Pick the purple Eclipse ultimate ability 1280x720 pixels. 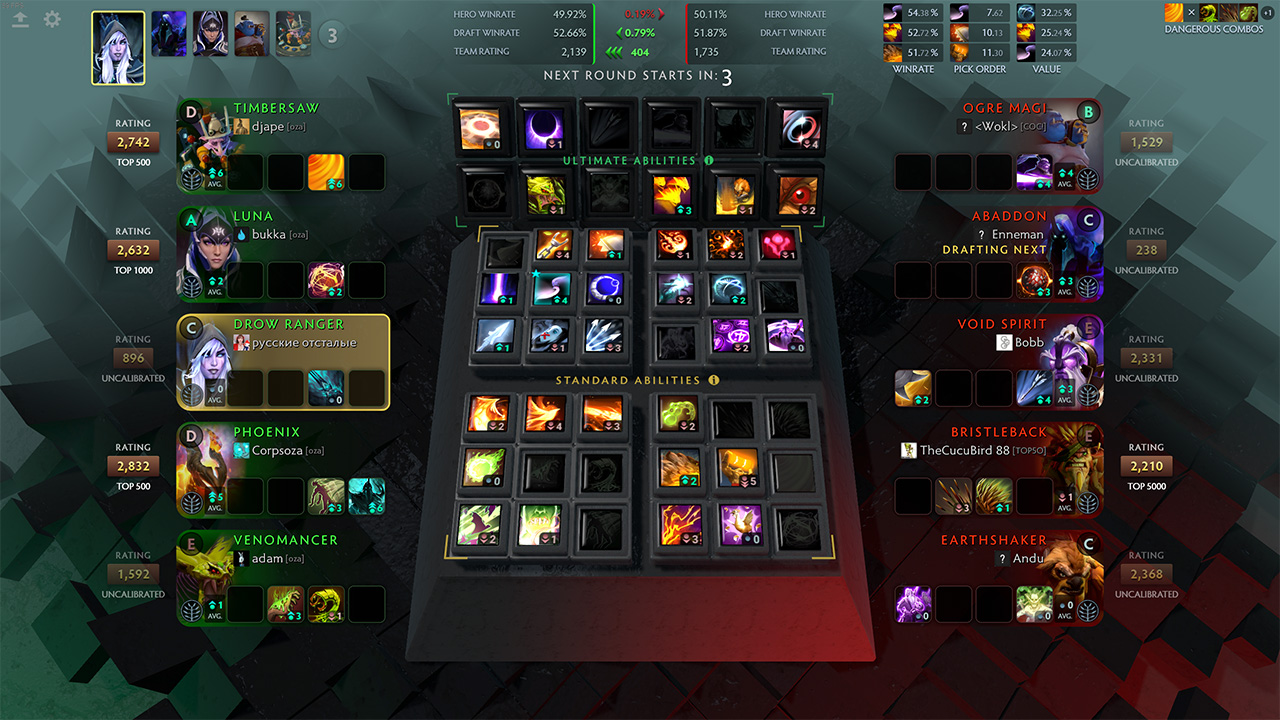click(x=546, y=129)
